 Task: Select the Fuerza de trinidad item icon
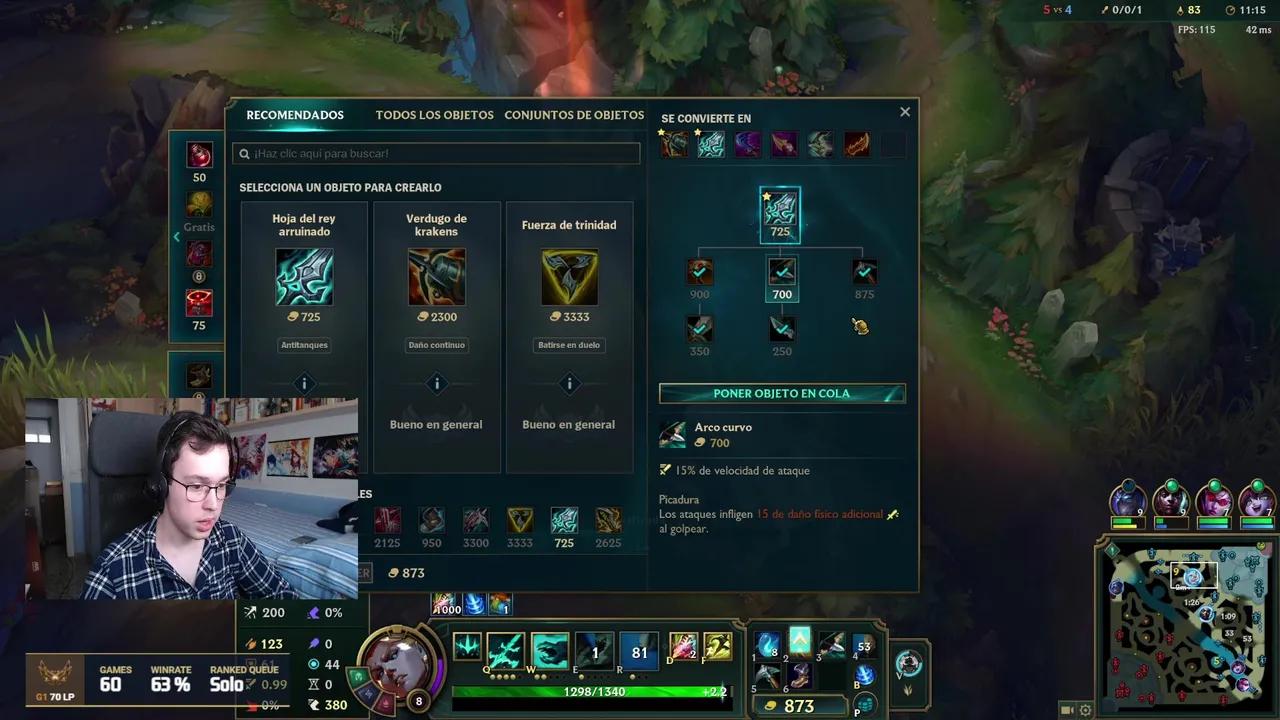point(569,277)
